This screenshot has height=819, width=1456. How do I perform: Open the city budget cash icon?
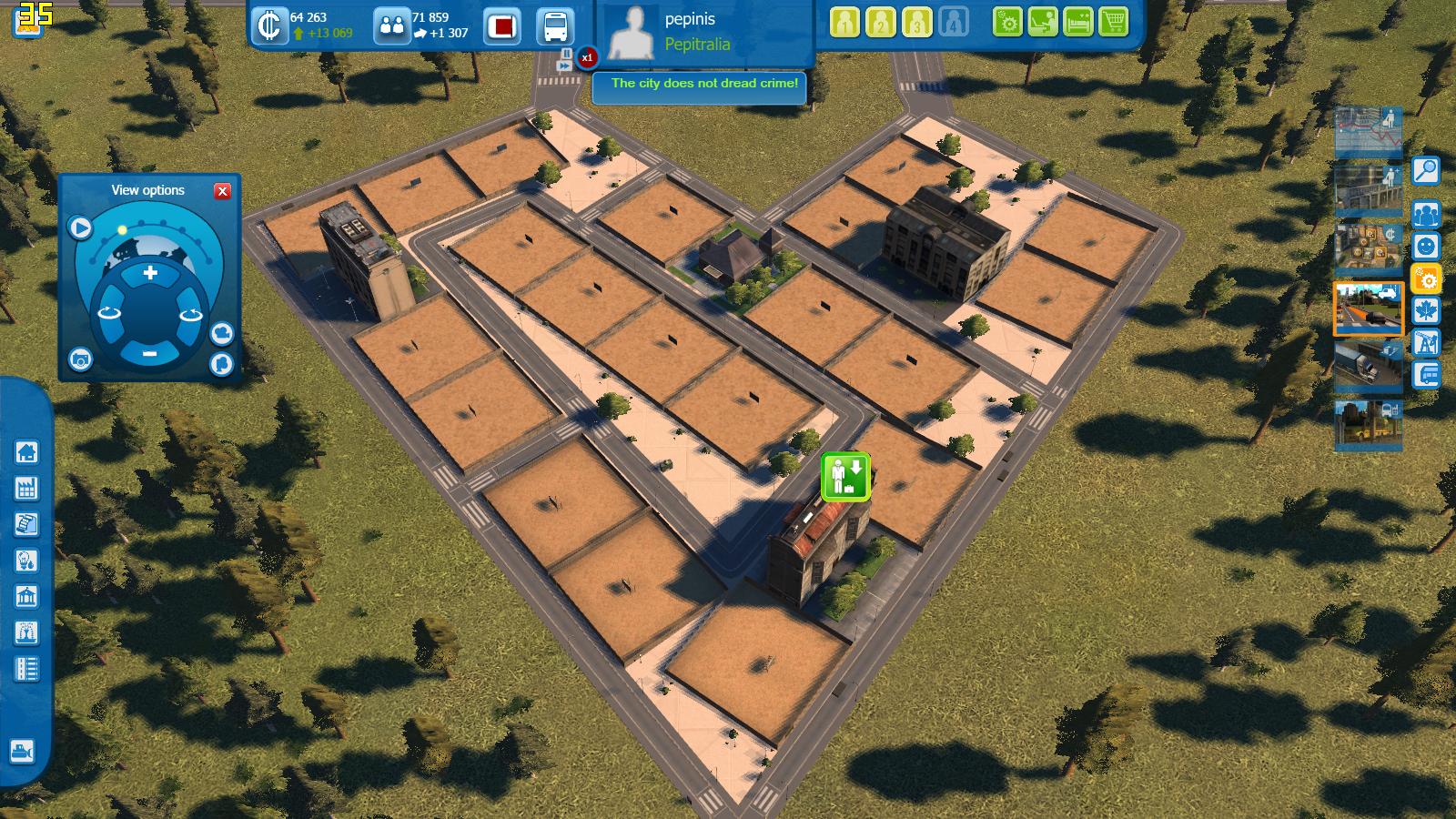[269, 25]
